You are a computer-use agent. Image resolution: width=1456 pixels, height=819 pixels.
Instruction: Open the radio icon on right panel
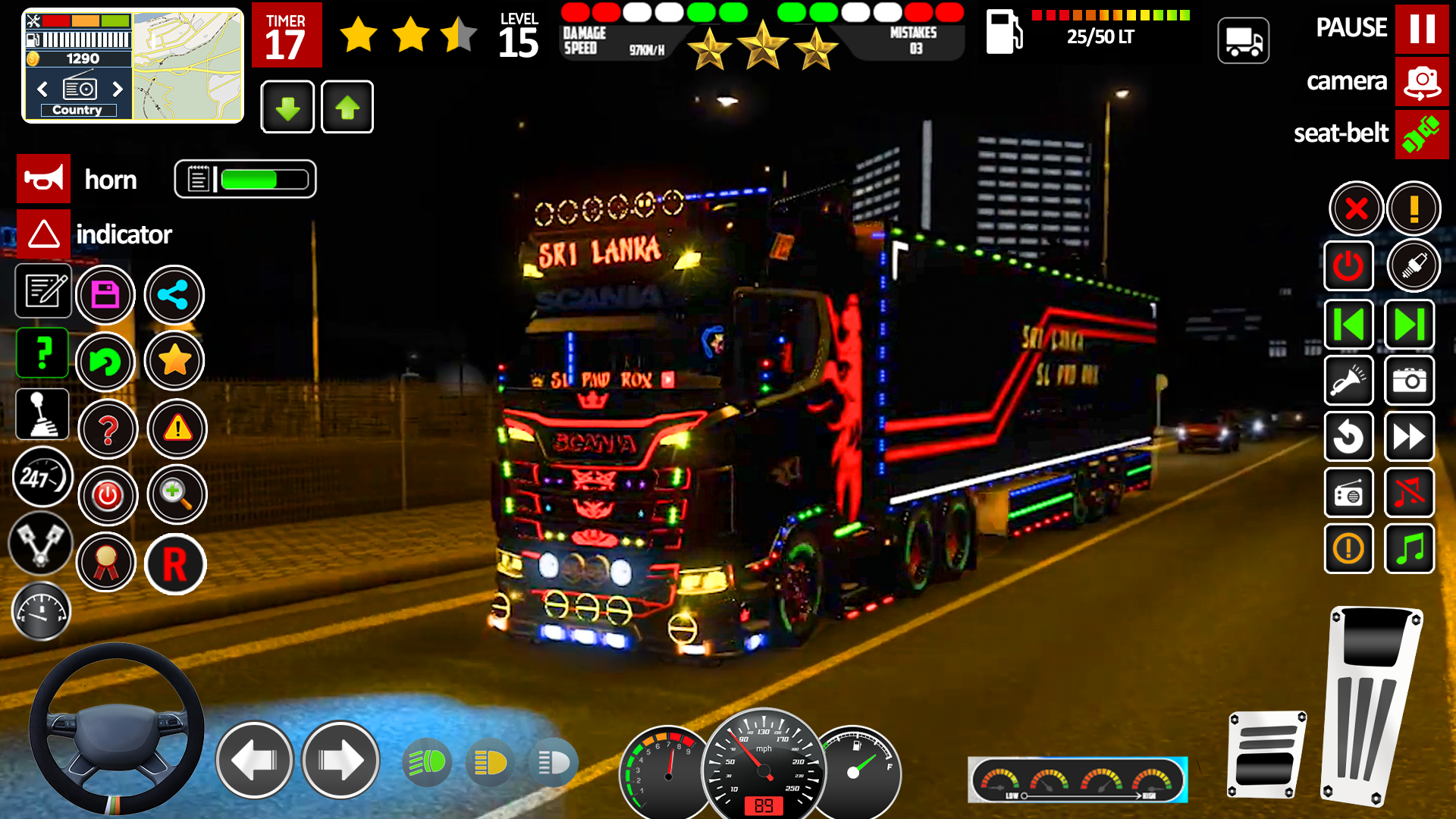tap(1349, 493)
